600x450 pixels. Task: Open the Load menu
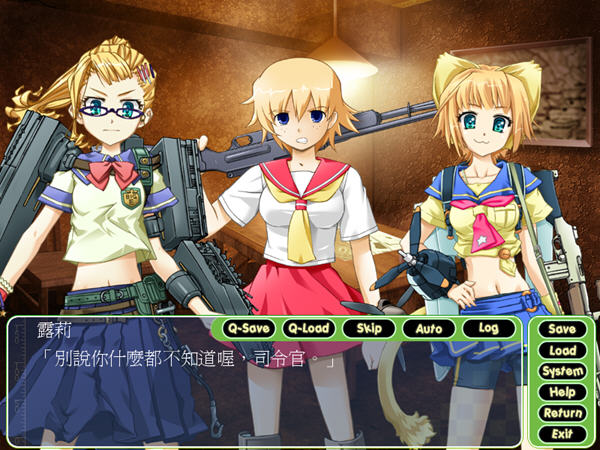click(x=562, y=350)
